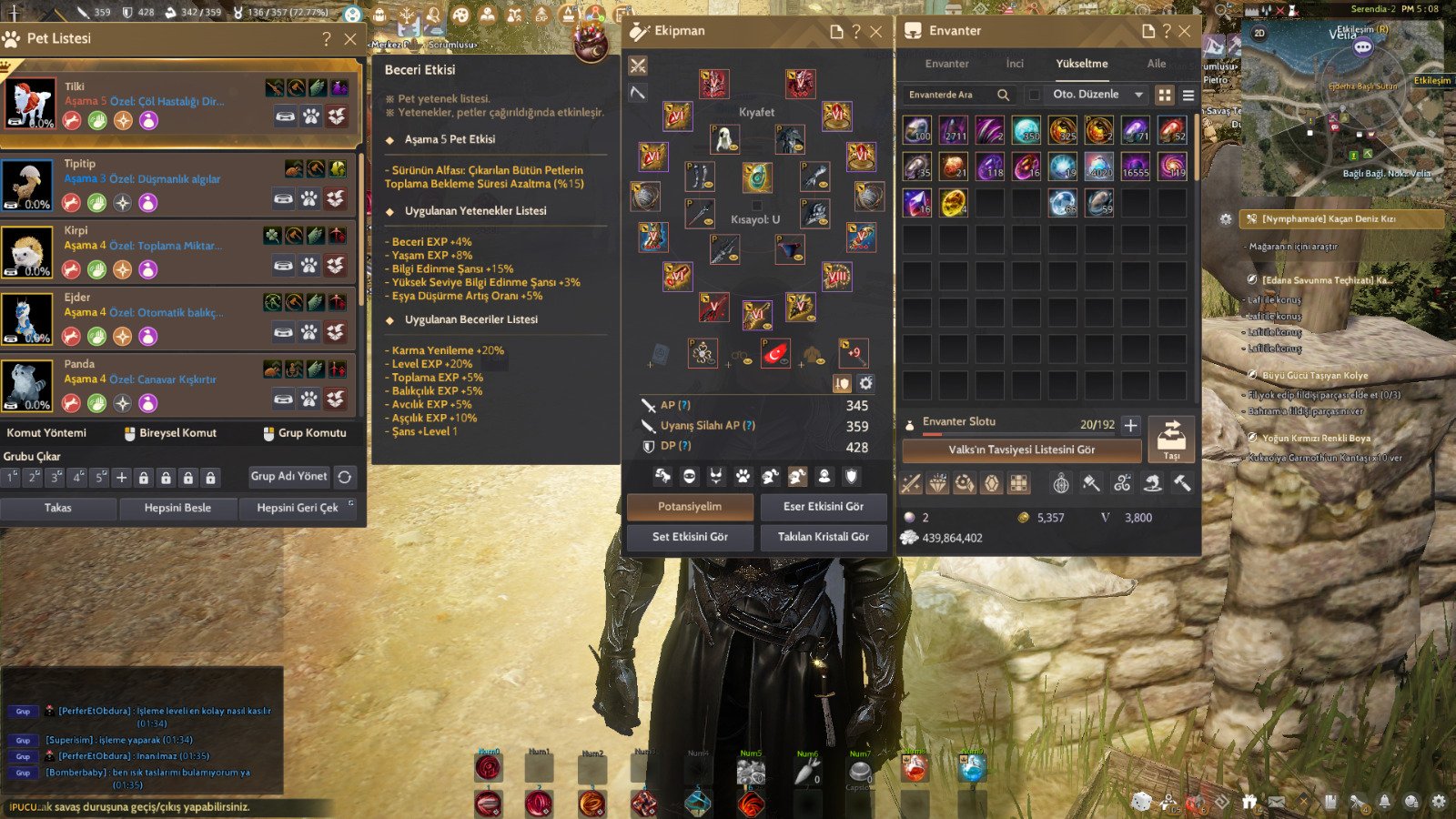Image resolution: width=1456 pixels, height=819 pixels.
Task: Switch to the Aile inventory tab
Action: pos(1157,64)
